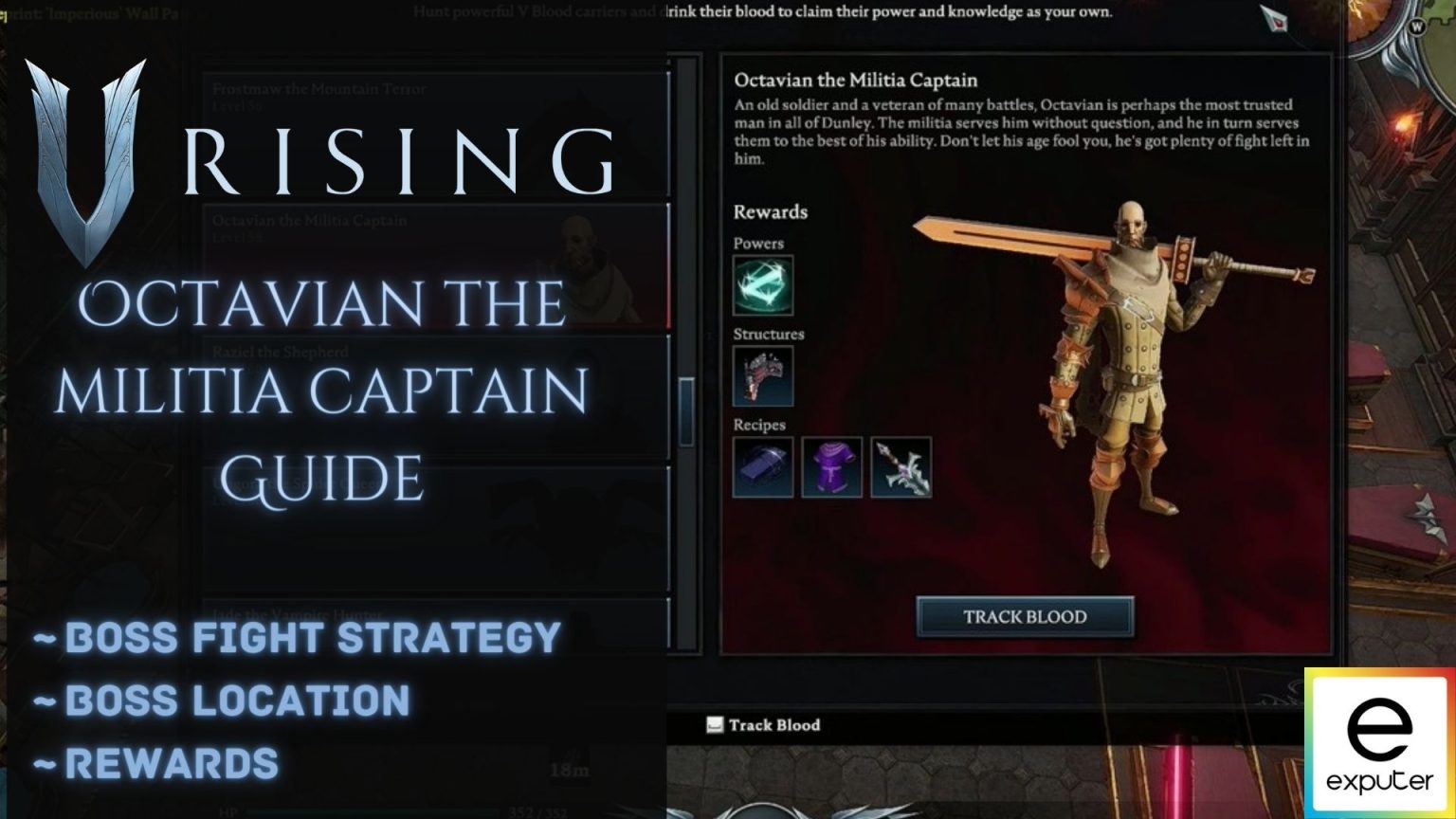Click the compass arrow on the minimap
1456x819 pixels.
click(x=1275, y=17)
